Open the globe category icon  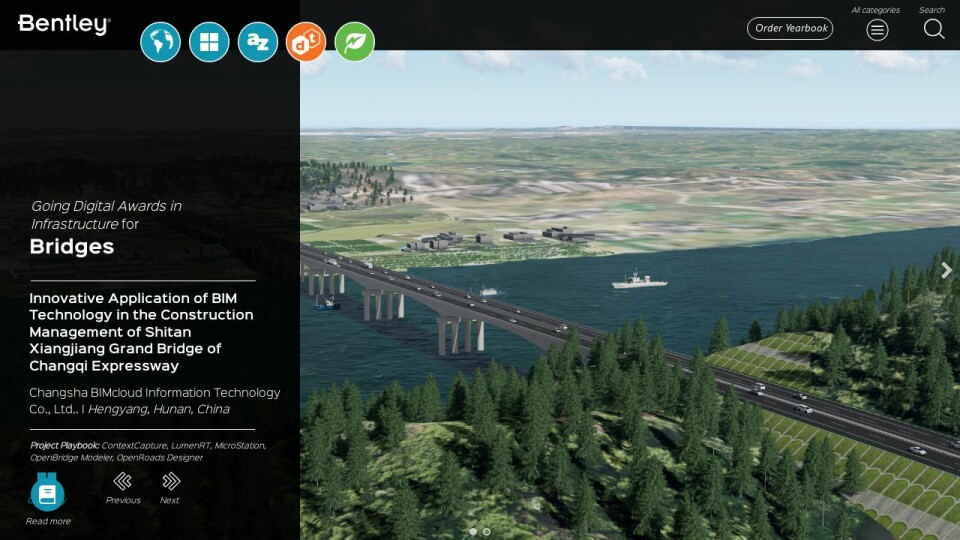coord(160,42)
